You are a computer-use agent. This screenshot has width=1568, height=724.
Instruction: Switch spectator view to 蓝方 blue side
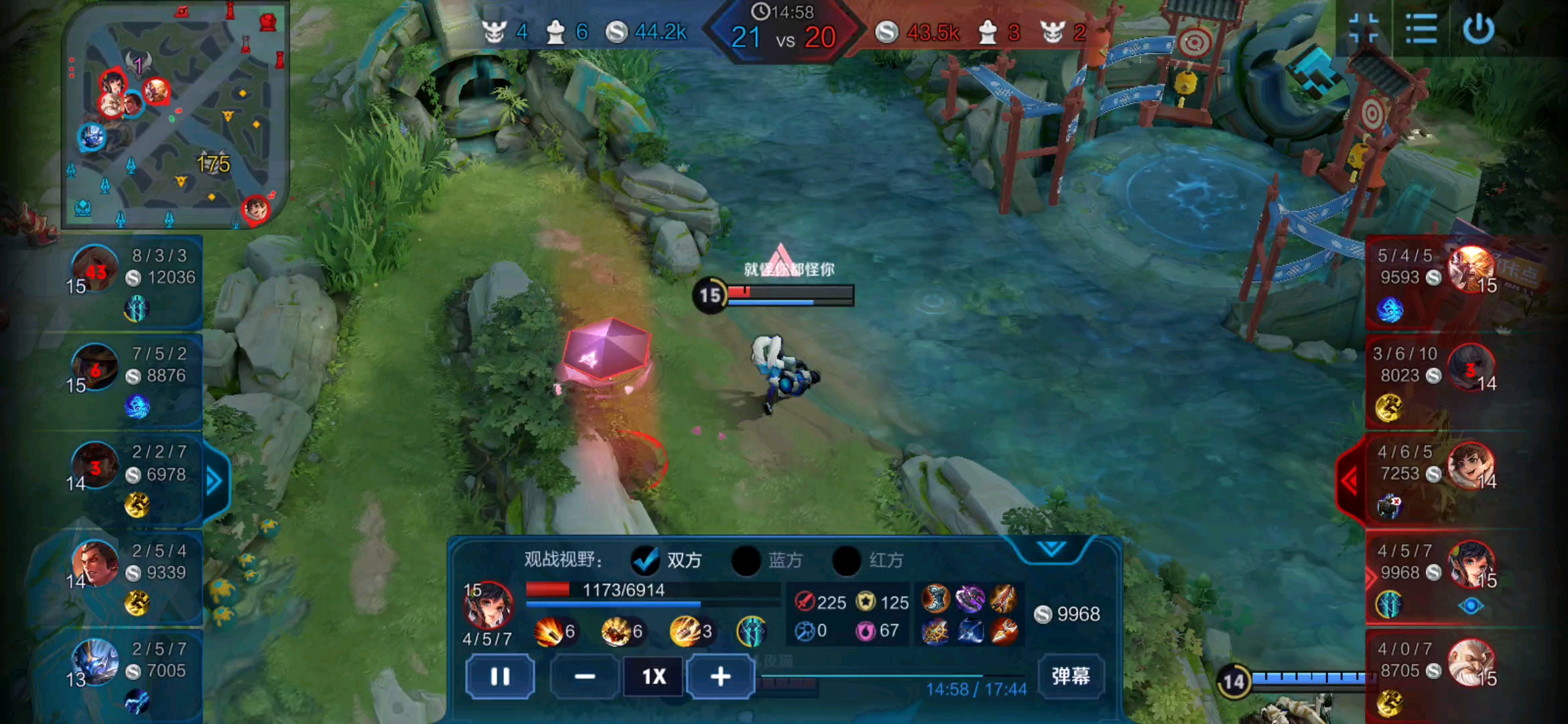(746, 560)
